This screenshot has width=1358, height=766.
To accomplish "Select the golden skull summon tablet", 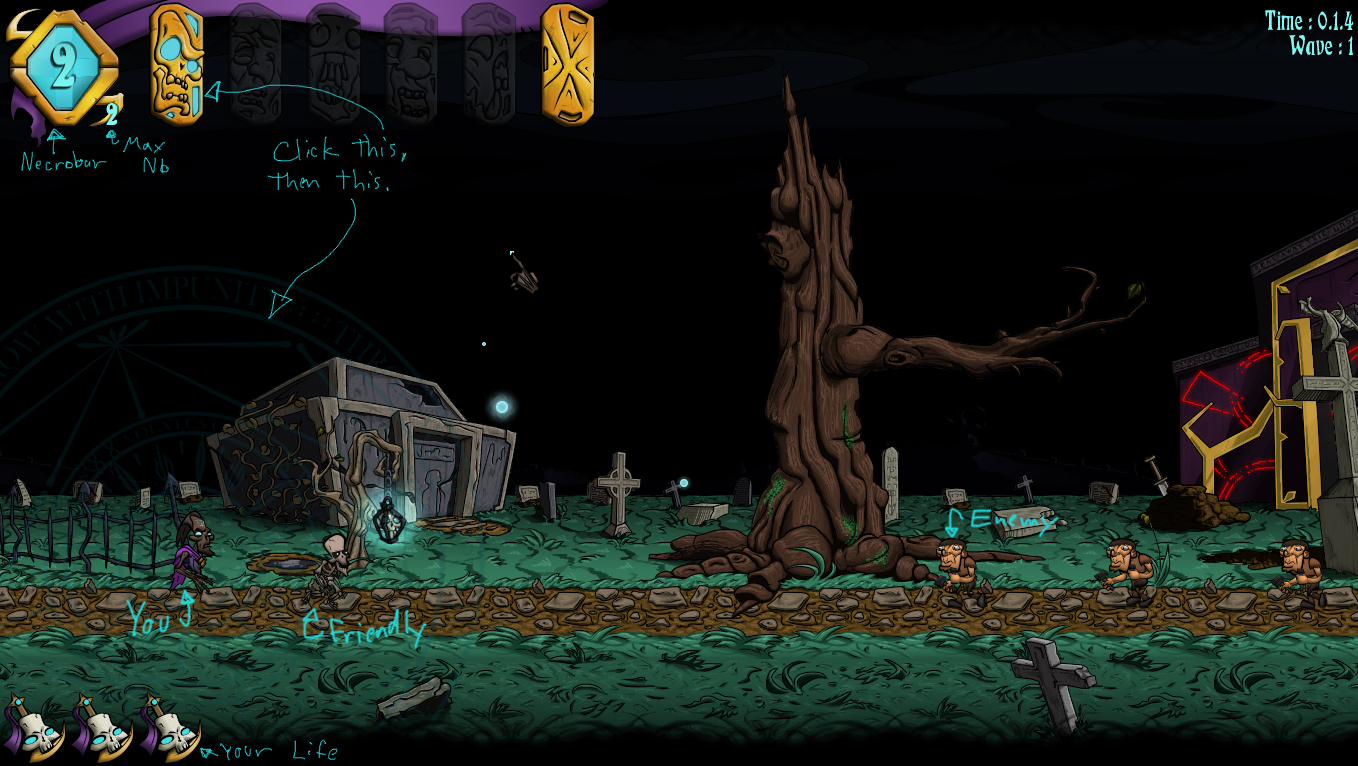I will pos(177,64).
